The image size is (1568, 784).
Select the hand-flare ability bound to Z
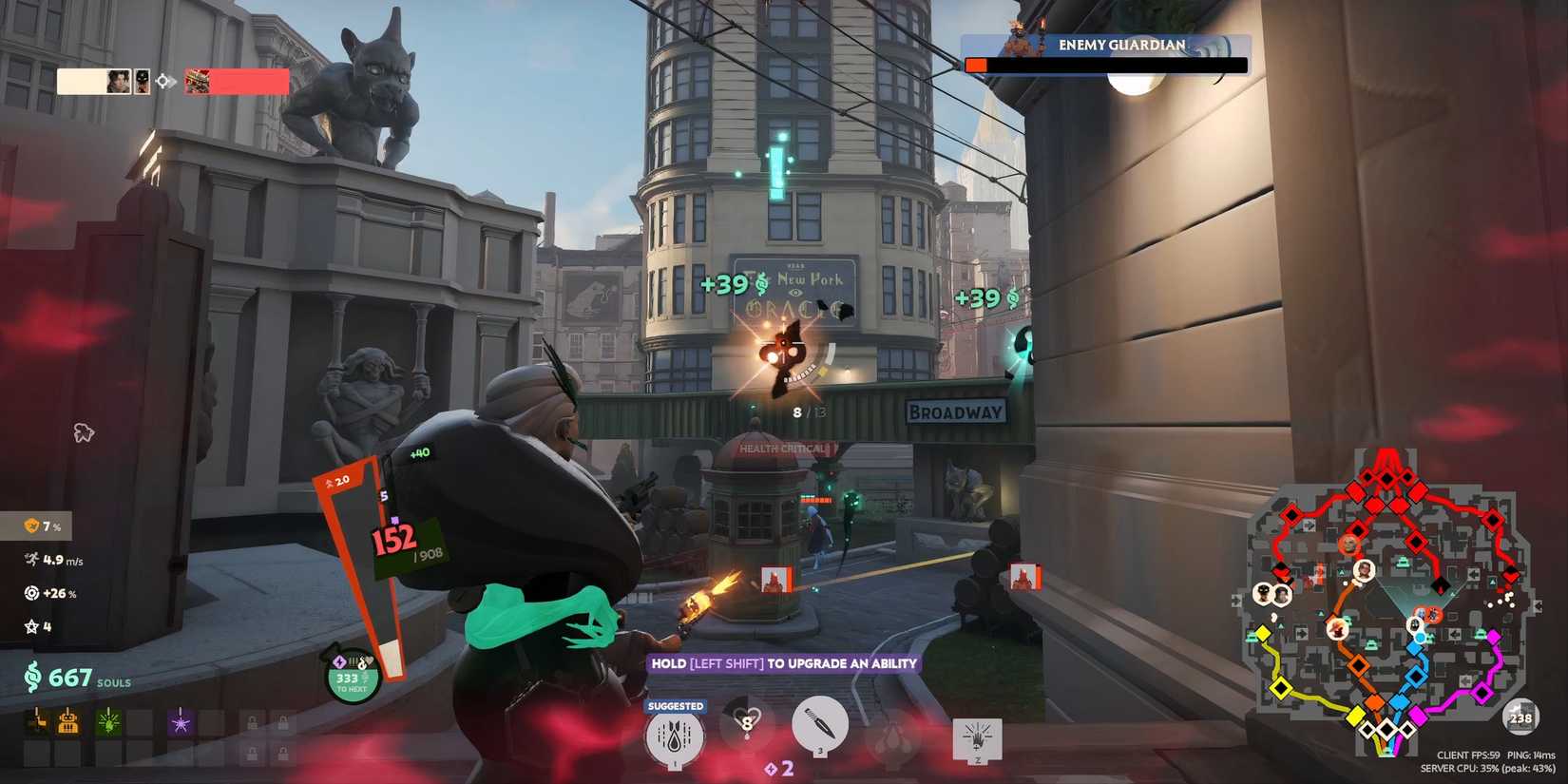(977, 736)
